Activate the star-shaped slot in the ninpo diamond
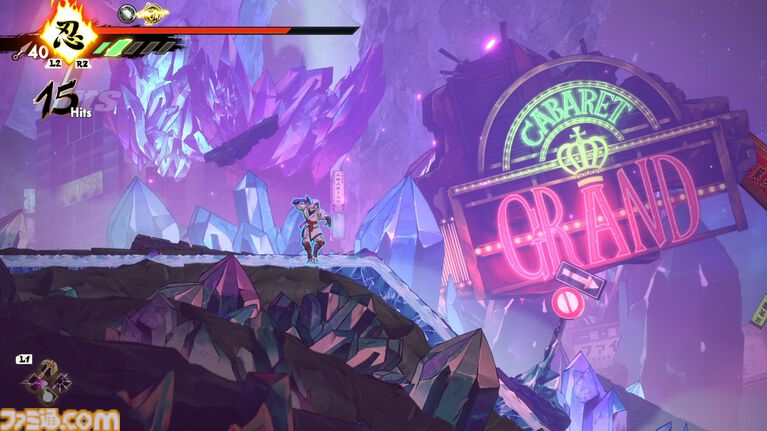The image size is (767, 431). click(62, 383)
